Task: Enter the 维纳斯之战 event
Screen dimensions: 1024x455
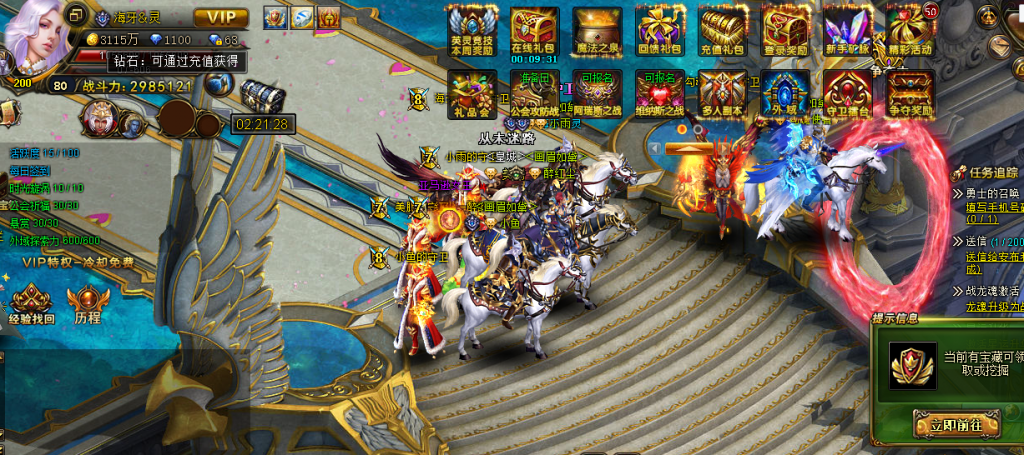Action: click(x=660, y=92)
